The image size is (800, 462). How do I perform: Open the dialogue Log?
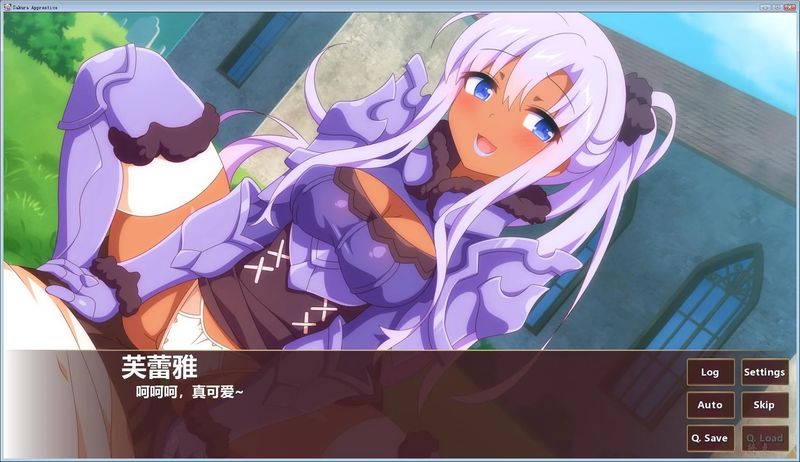710,372
